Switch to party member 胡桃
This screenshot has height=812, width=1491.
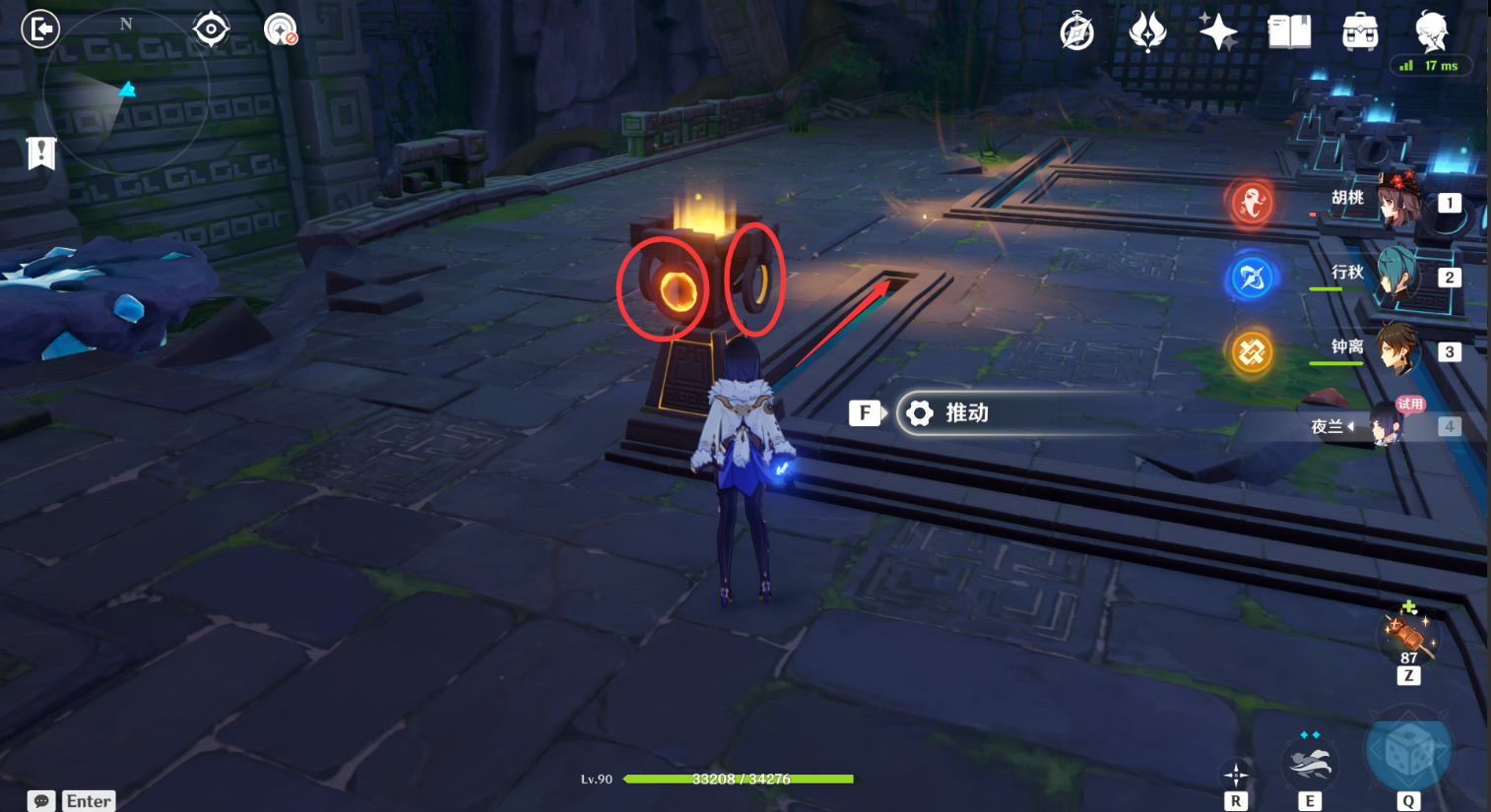pyautogui.click(x=1396, y=201)
